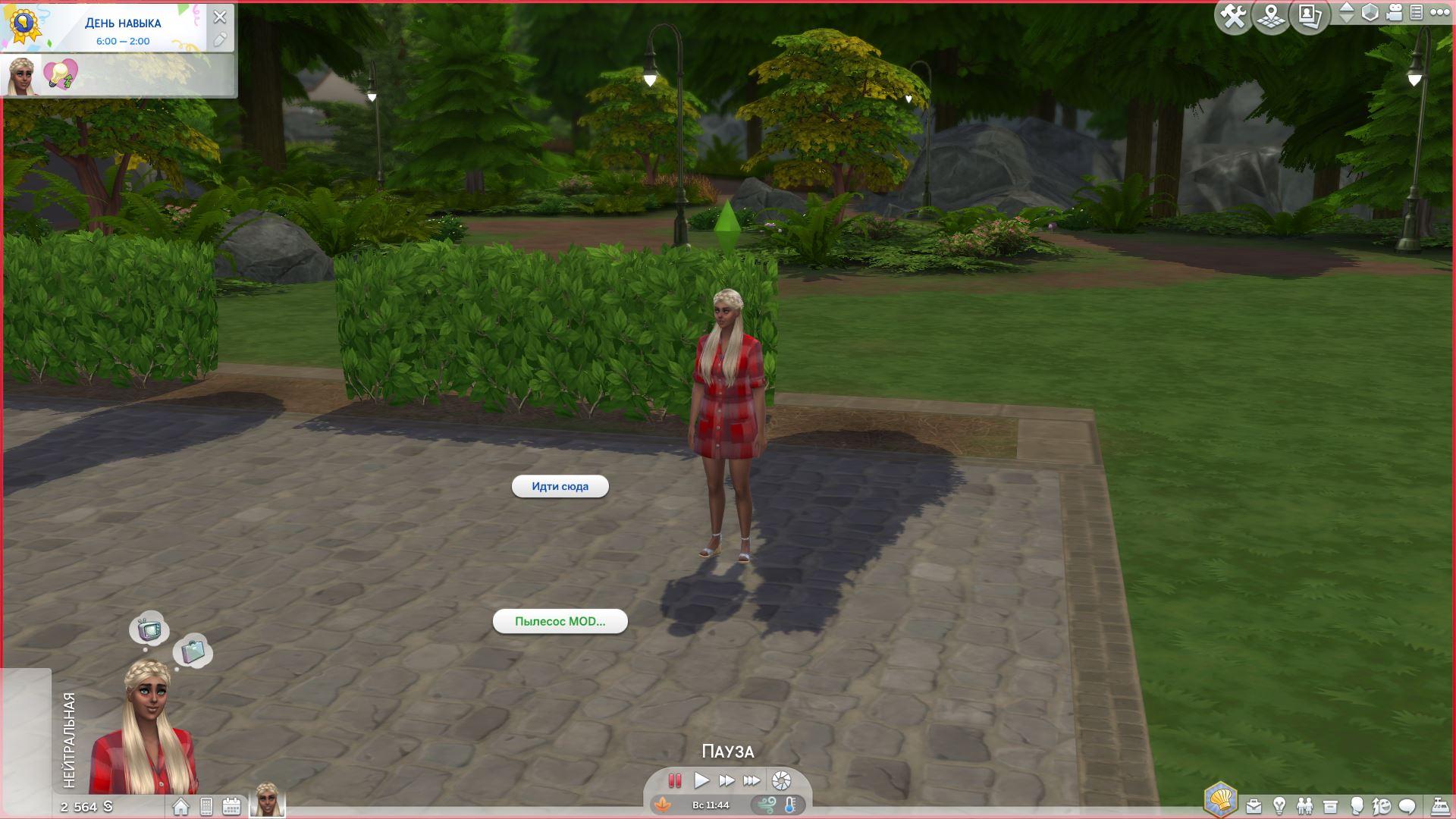Image resolution: width=1456 pixels, height=819 pixels.
Task: Open the calendar panel
Action: pos(231,807)
